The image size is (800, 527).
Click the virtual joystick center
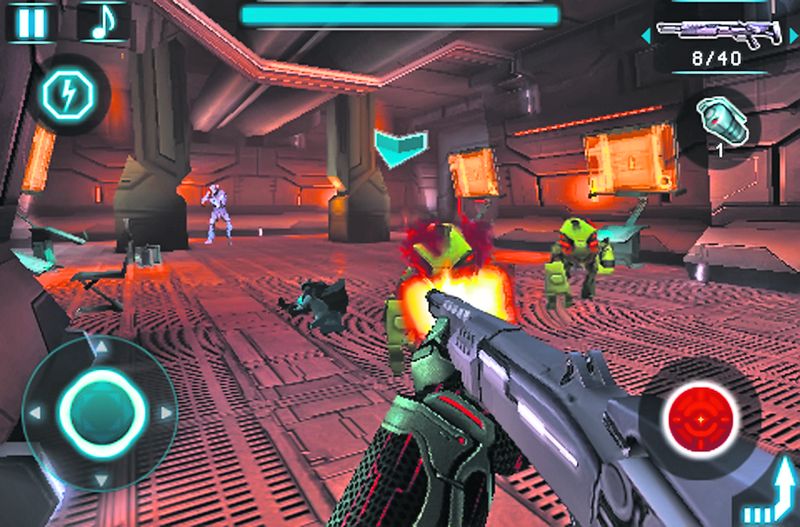click(x=98, y=412)
